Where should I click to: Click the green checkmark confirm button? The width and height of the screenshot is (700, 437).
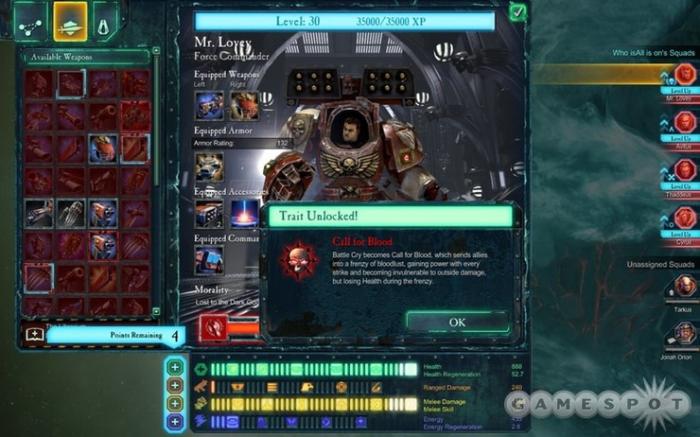[517, 12]
